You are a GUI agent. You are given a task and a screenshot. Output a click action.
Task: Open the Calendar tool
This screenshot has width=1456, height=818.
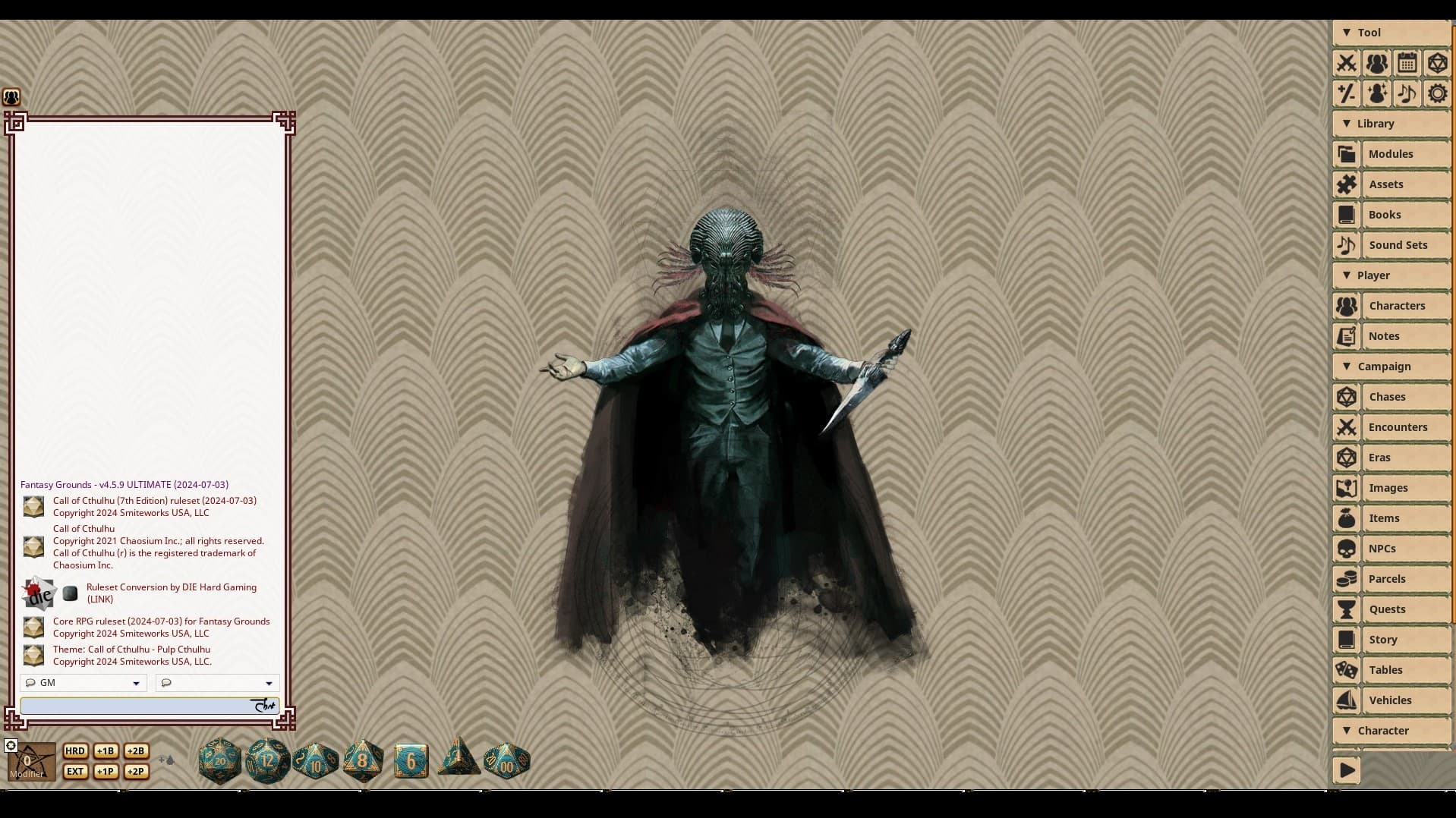(x=1407, y=64)
